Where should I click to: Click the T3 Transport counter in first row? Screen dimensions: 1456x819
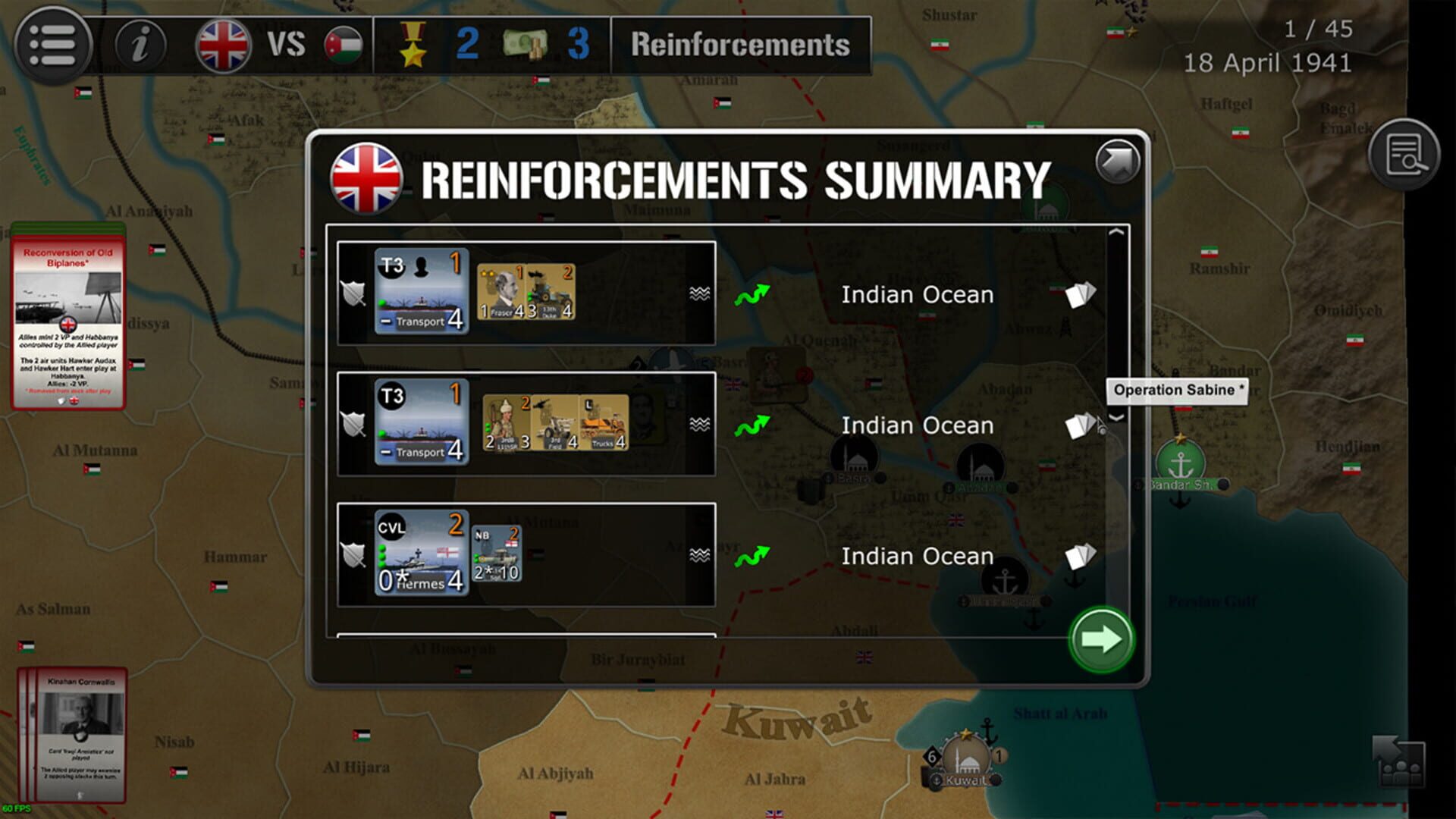click(422, 290)
